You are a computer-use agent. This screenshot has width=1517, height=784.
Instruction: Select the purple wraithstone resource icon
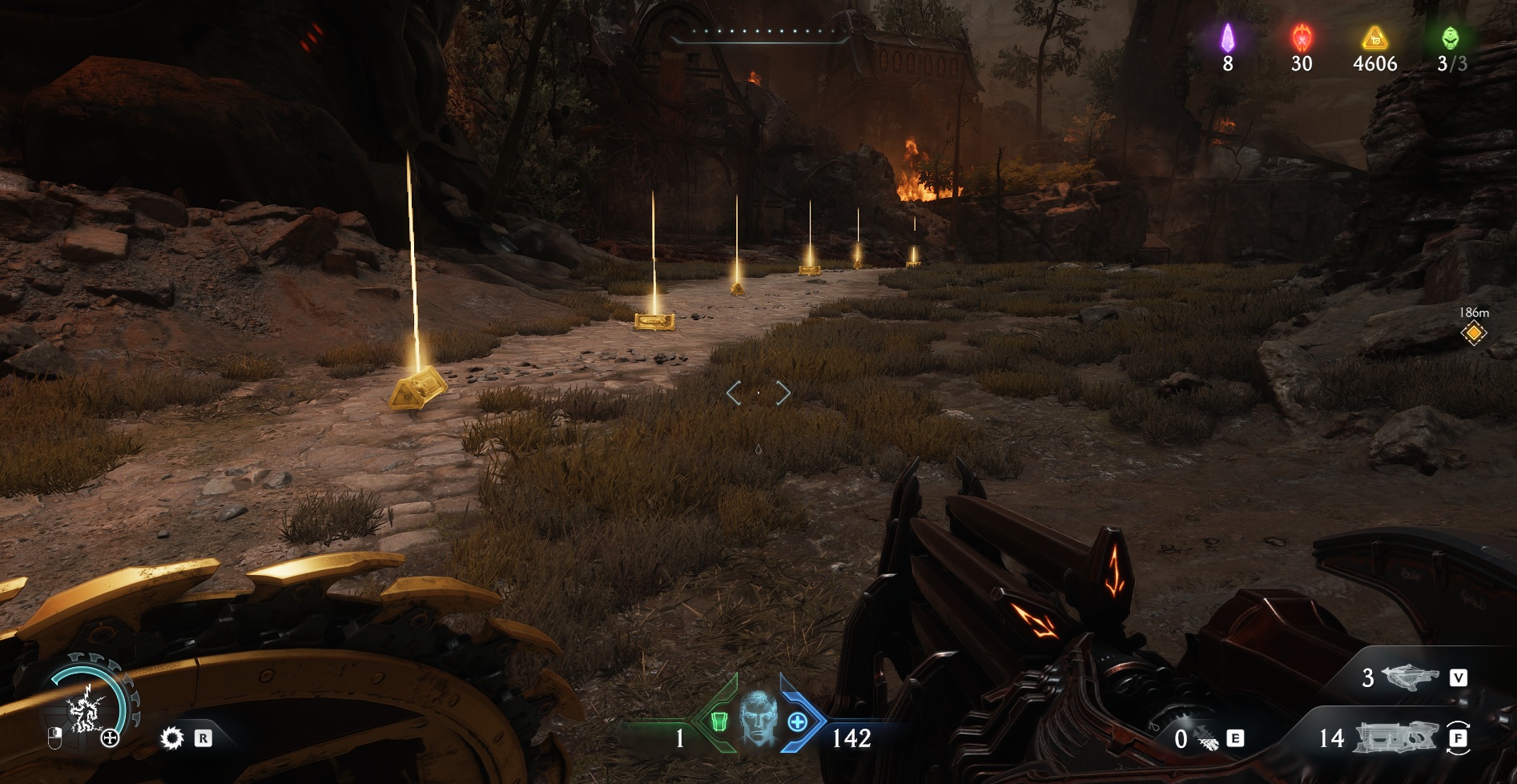tap(1227, 38)
